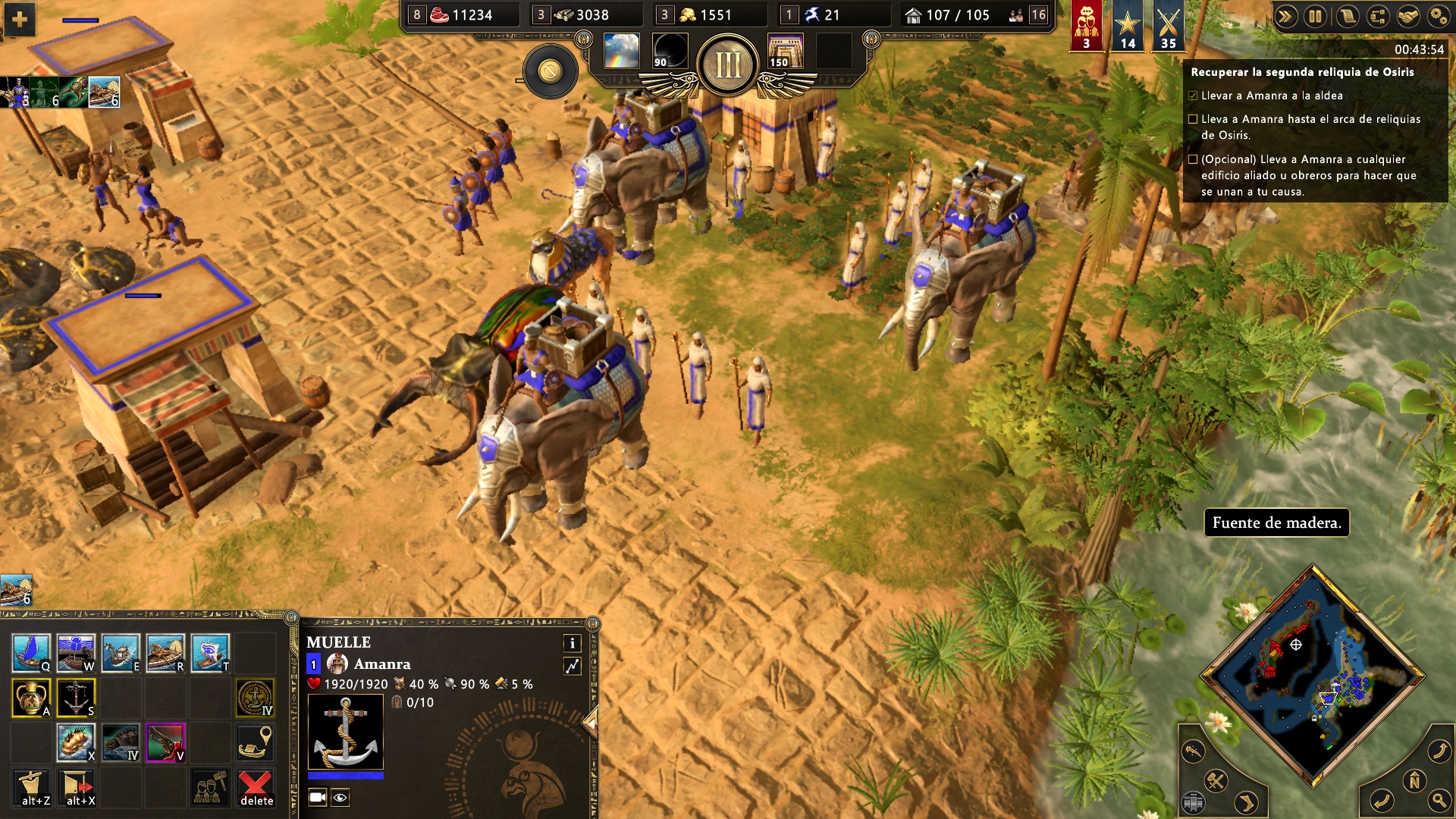Open the diplomacy handshake panel

pyautogui.click(x=1407, y=16)
